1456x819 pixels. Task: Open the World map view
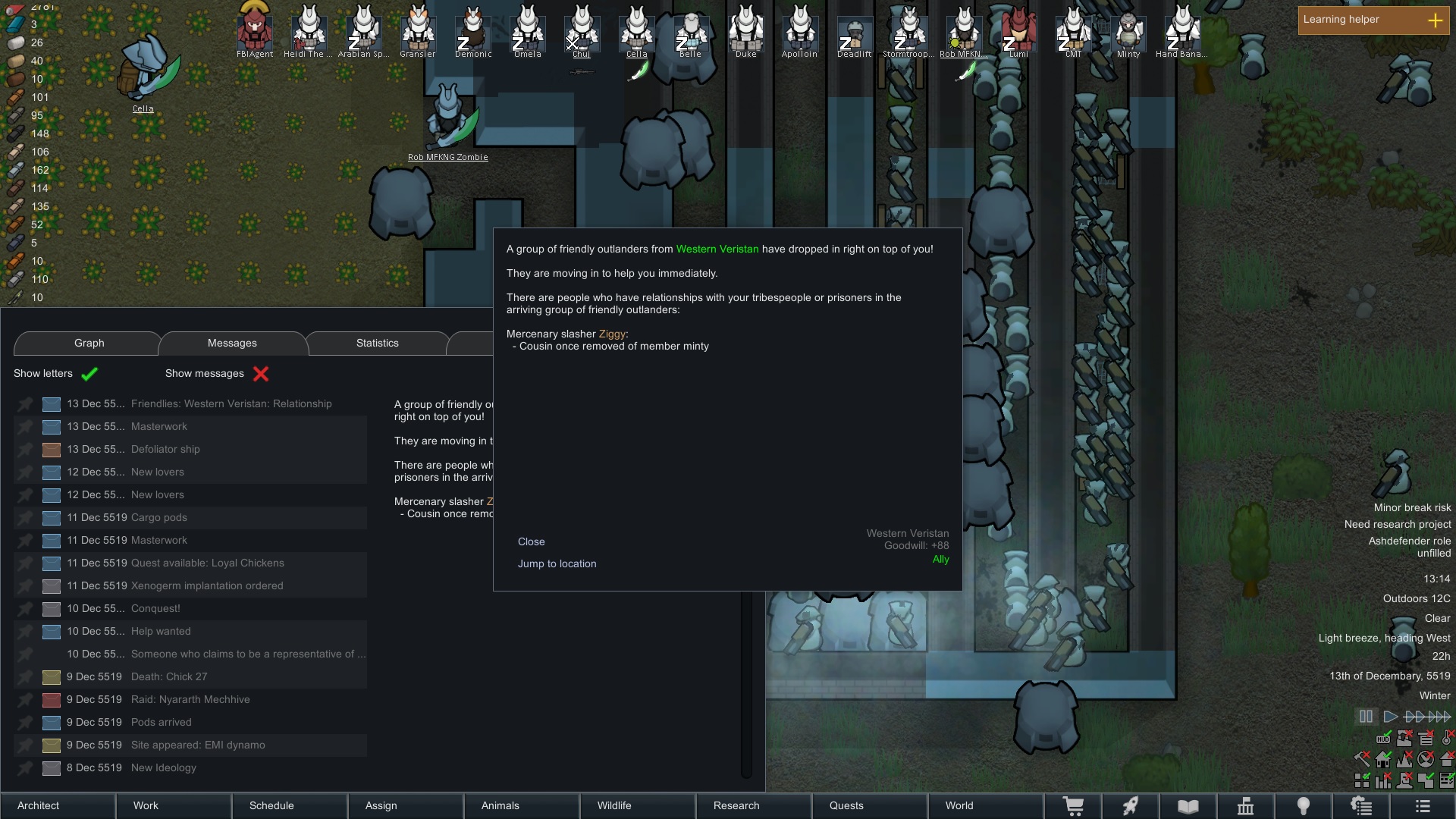pos(959,805)
